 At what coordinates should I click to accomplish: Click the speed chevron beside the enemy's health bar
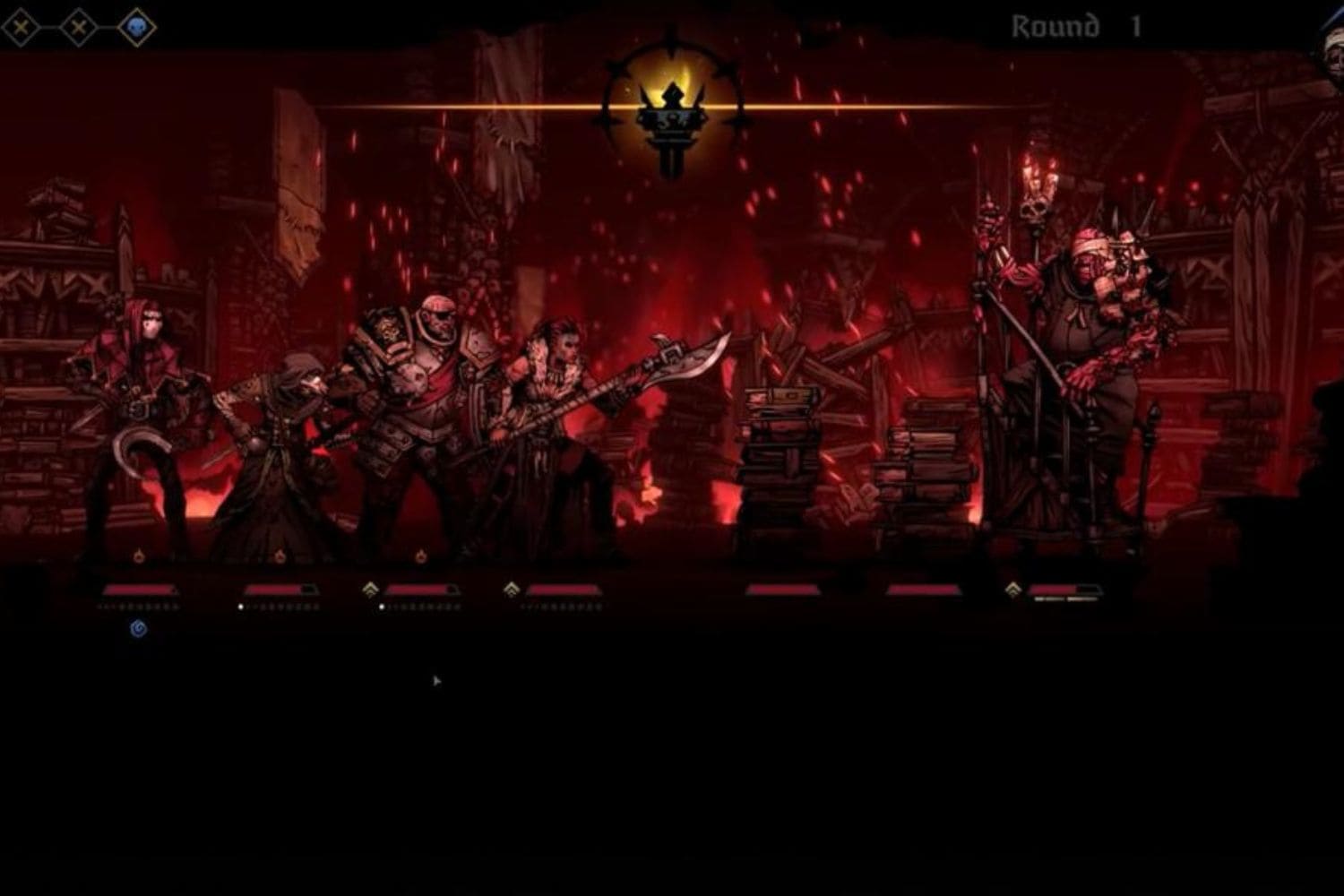pyautogui.click(x=1013, y=589)
